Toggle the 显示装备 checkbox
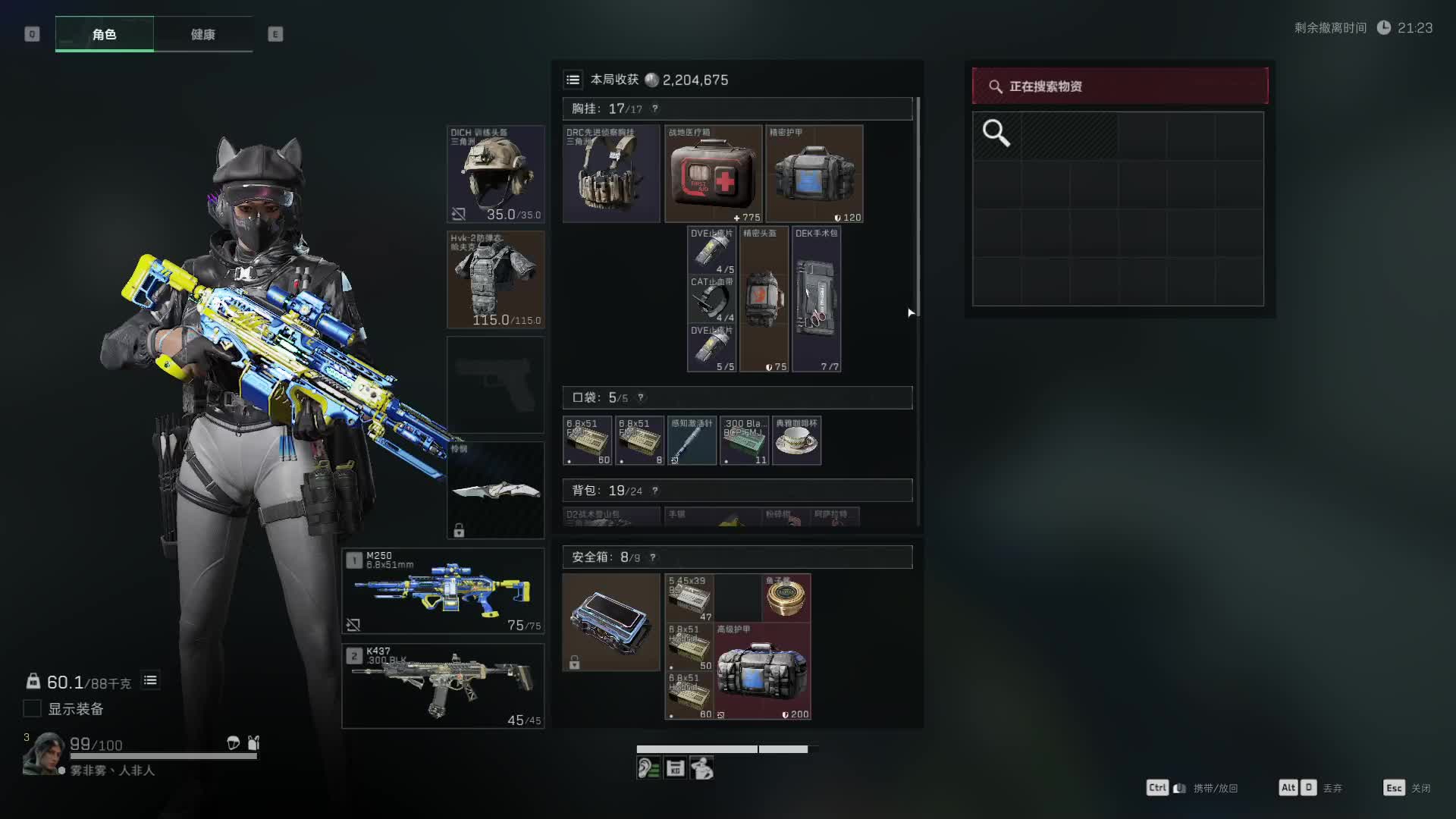The image size is (1456, 819). (32, 708)
